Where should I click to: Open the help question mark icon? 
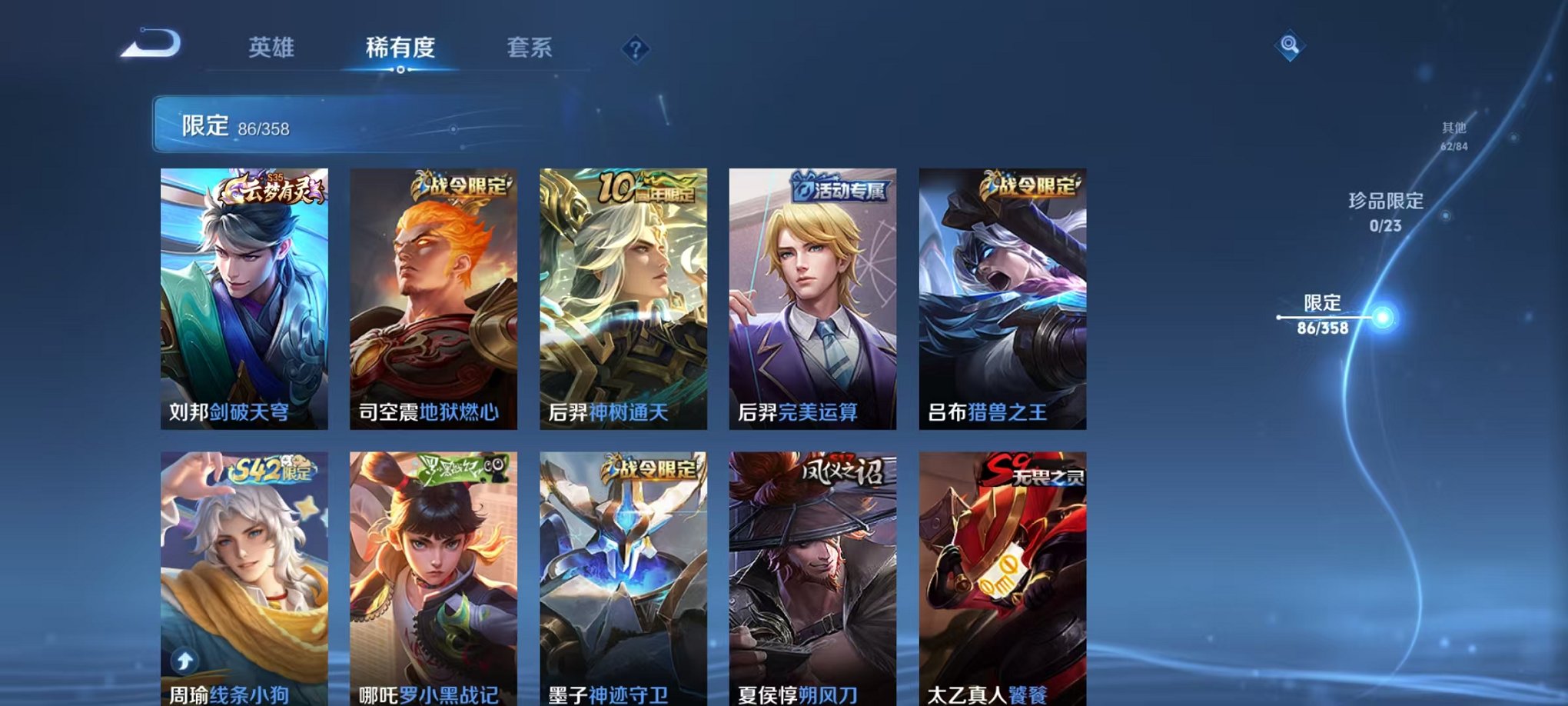[634, 49]
